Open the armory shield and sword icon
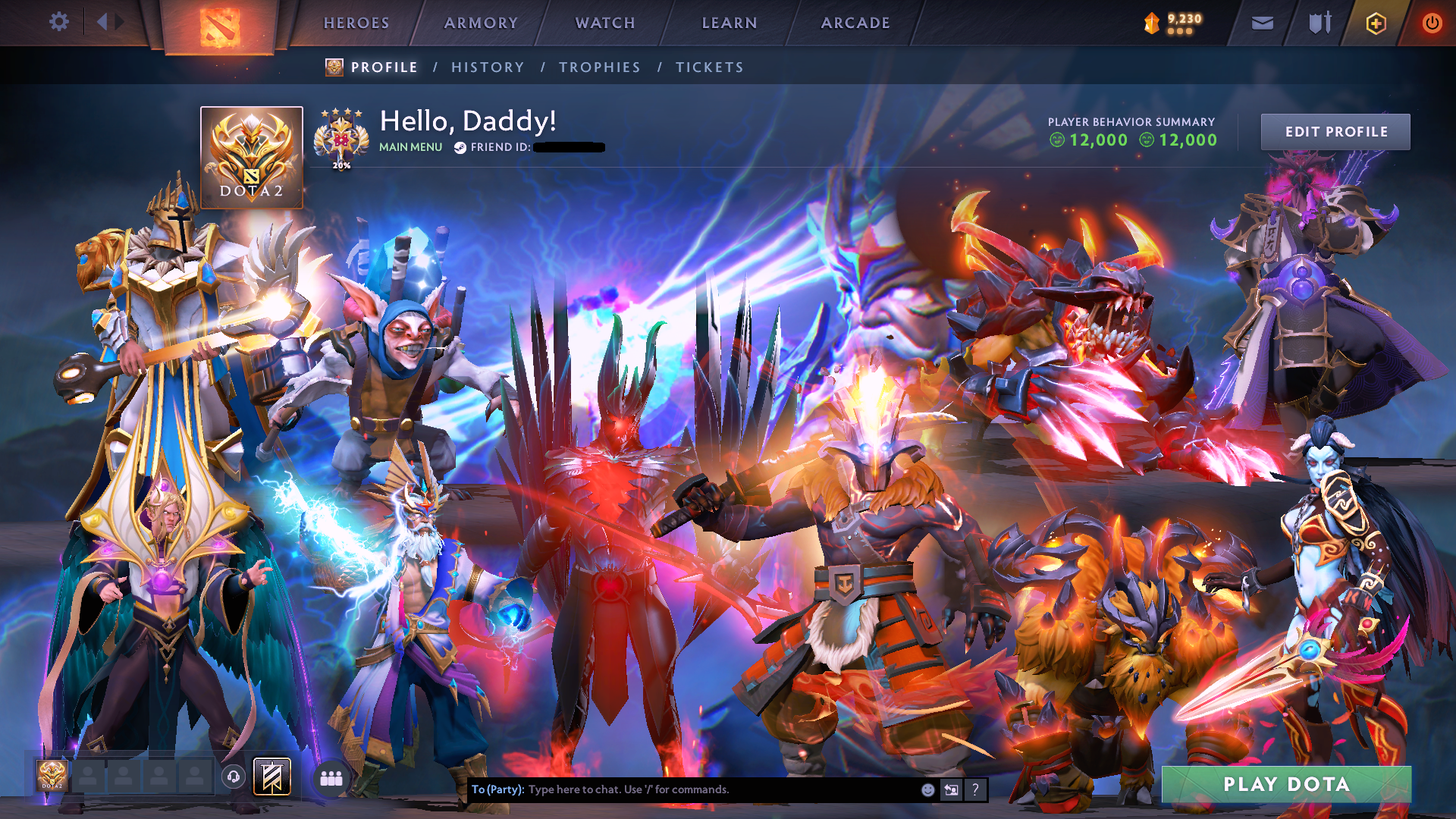Viewport: 1456px width, 819px height. click(1318, 23)
